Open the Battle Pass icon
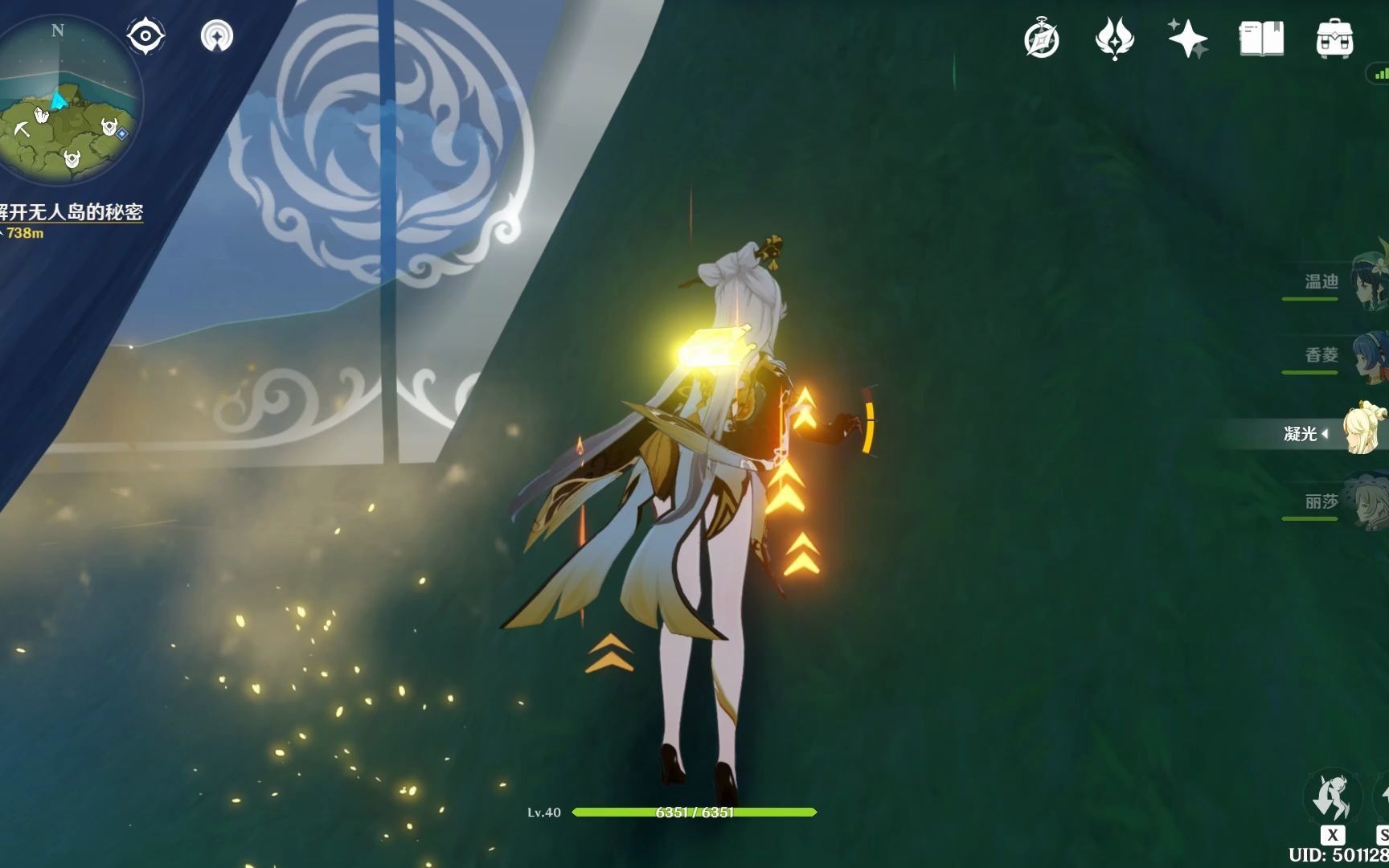The height and width of the screenshot is (868, 1389). (1114, 39)
